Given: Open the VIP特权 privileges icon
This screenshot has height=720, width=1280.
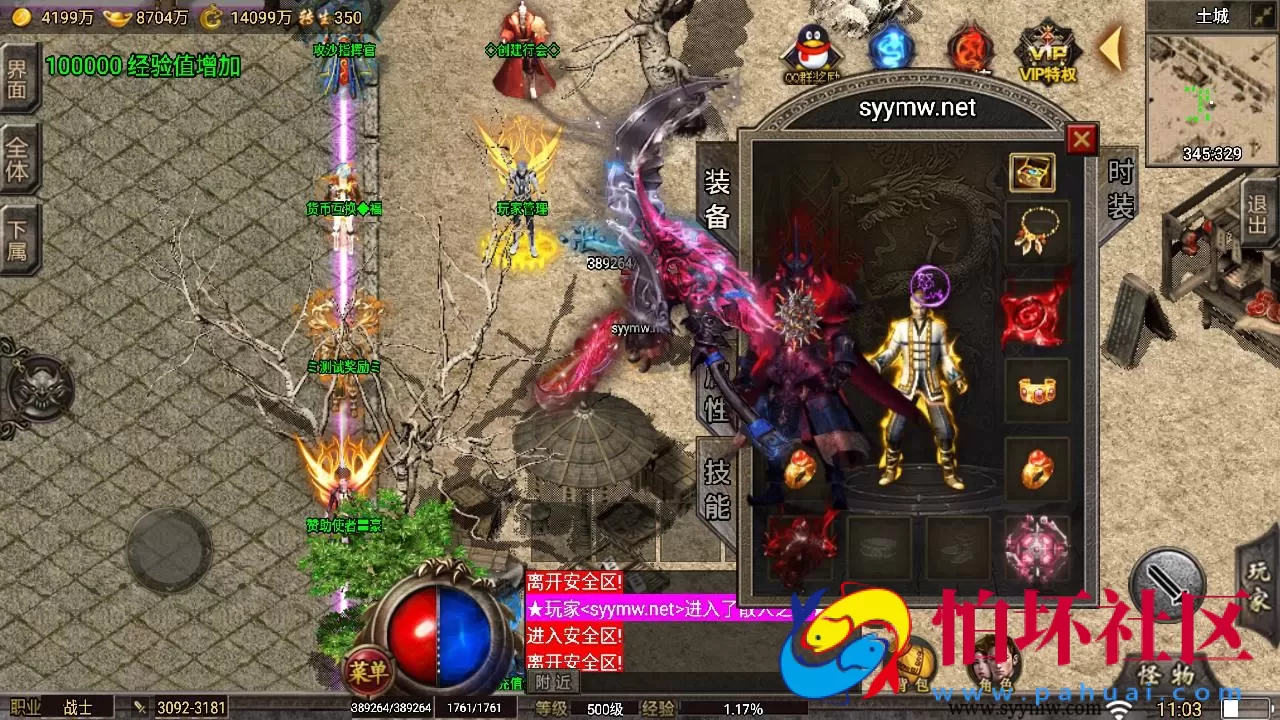Looking at the screenshot, I should 1047,52.
